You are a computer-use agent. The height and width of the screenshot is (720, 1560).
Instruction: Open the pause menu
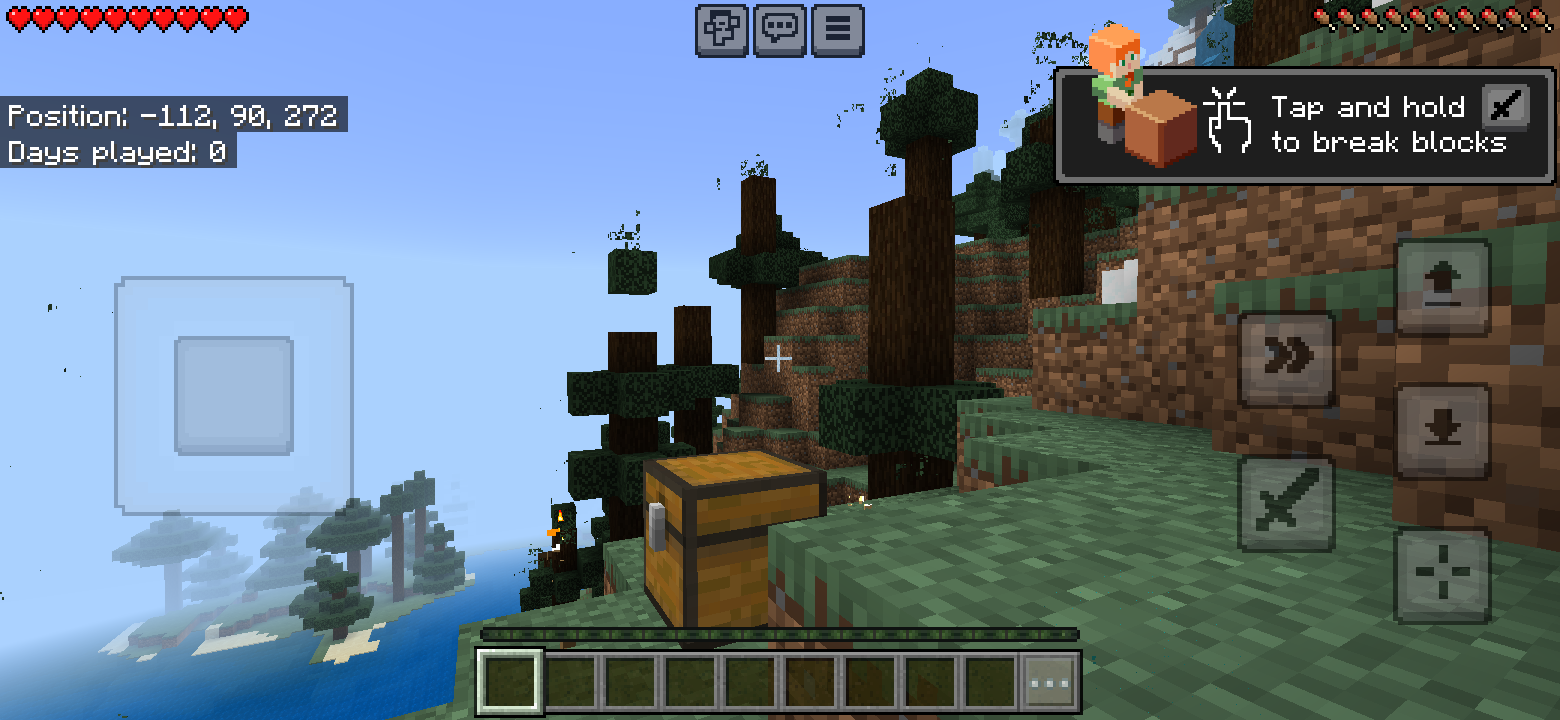838,29
